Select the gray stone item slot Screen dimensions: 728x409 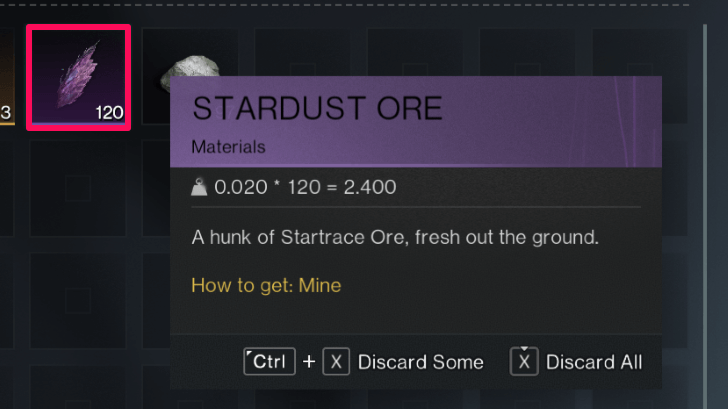pos(188,66)
